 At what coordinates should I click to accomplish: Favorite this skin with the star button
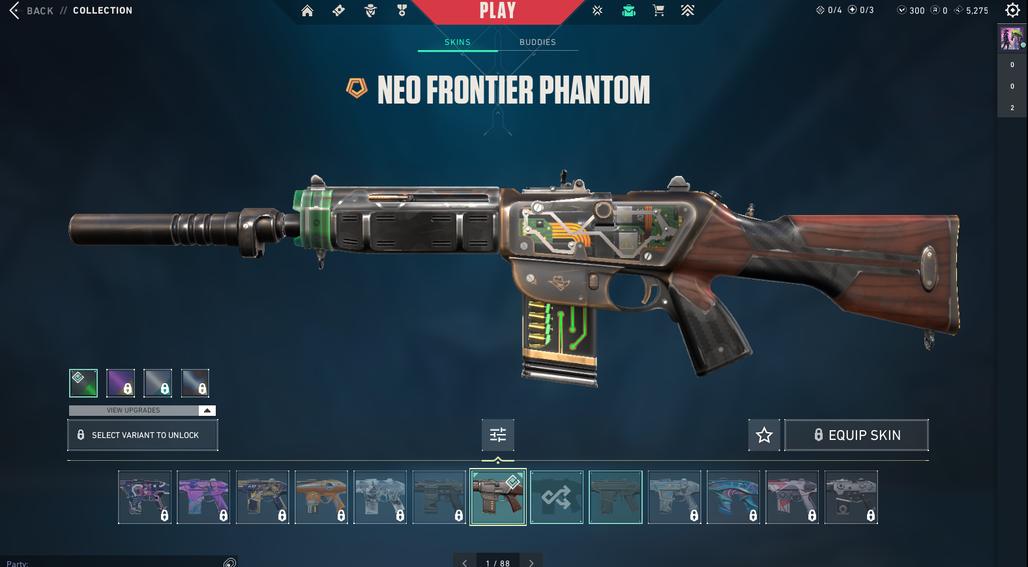point(764,435)
